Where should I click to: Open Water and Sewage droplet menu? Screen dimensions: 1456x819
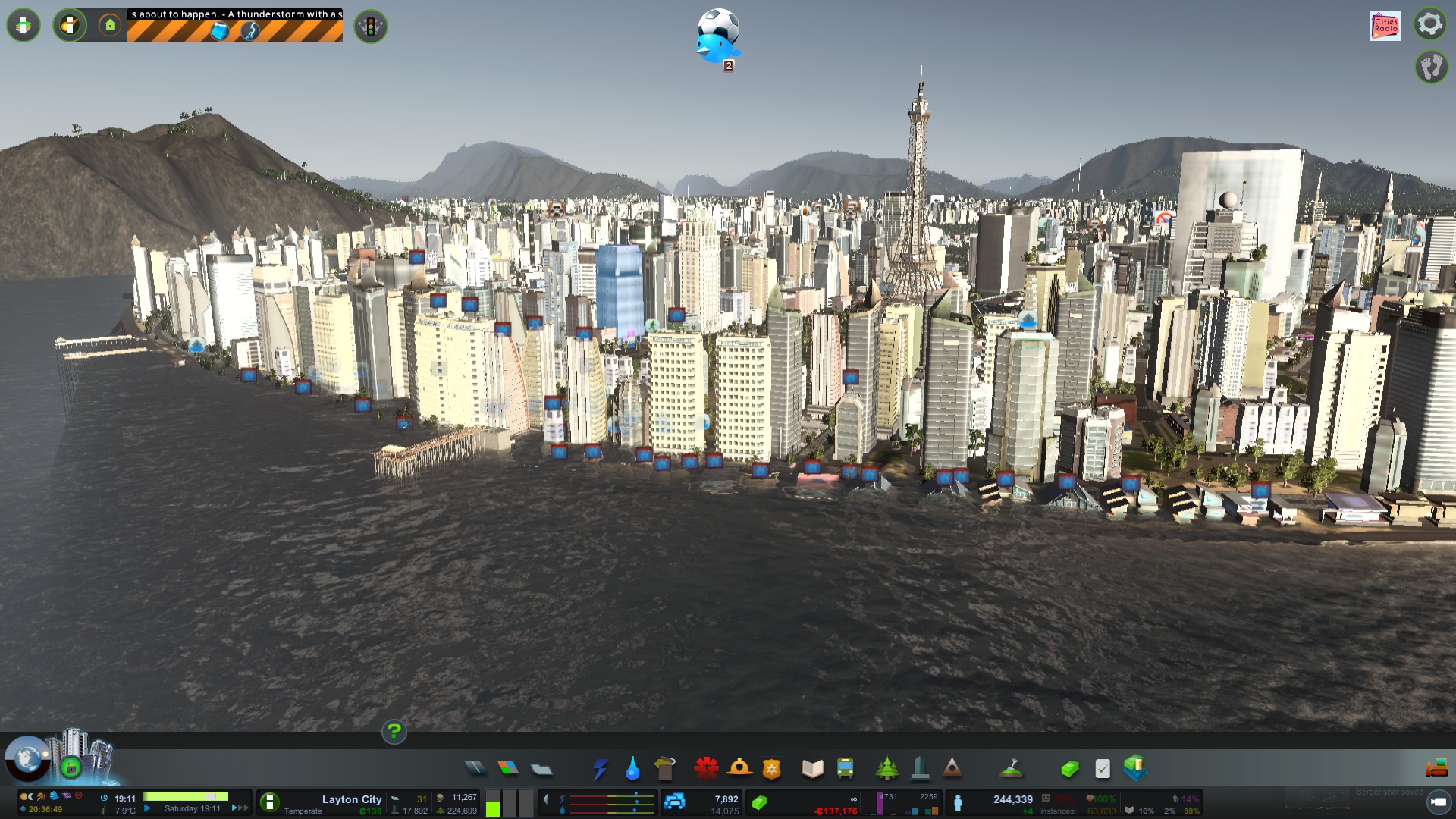click(x=632, y=768)
